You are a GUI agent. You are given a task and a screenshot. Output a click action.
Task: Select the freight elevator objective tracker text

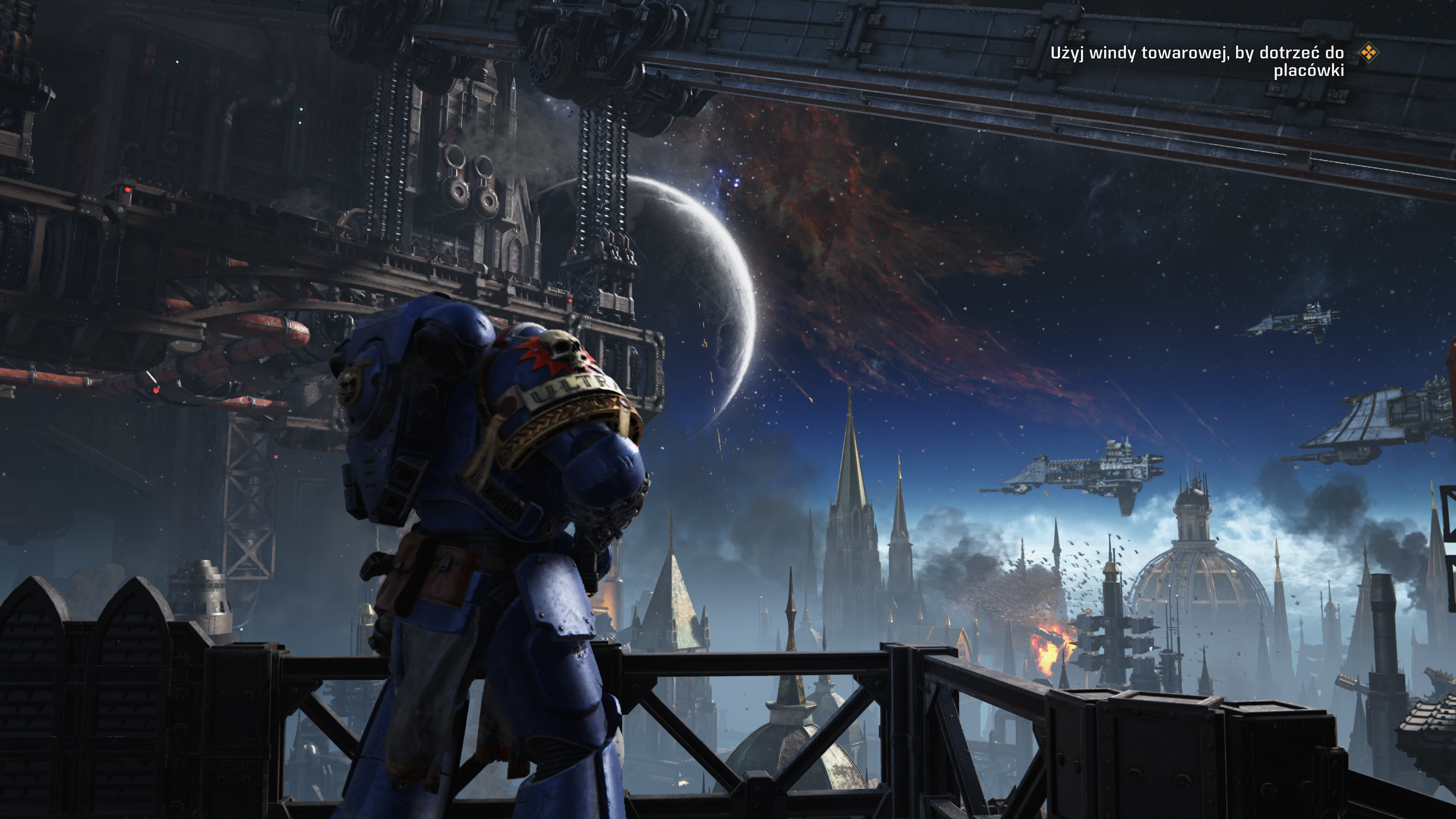tap(1197, 61)
